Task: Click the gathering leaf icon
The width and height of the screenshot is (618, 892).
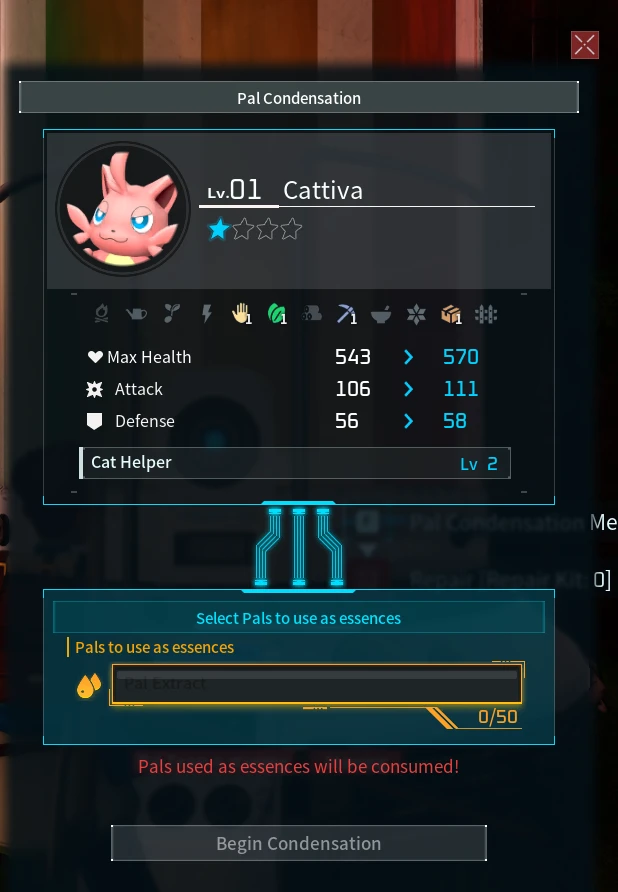Action: coord(276,314)
